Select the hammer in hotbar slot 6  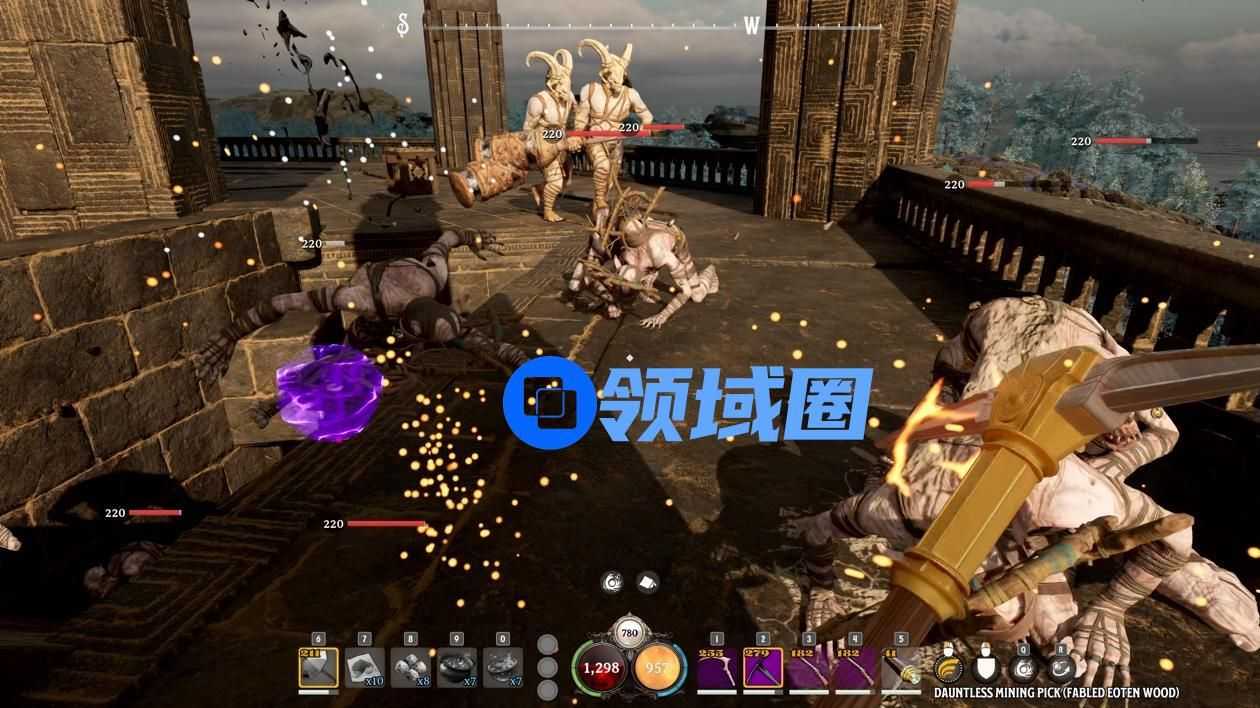click(318, 668)
